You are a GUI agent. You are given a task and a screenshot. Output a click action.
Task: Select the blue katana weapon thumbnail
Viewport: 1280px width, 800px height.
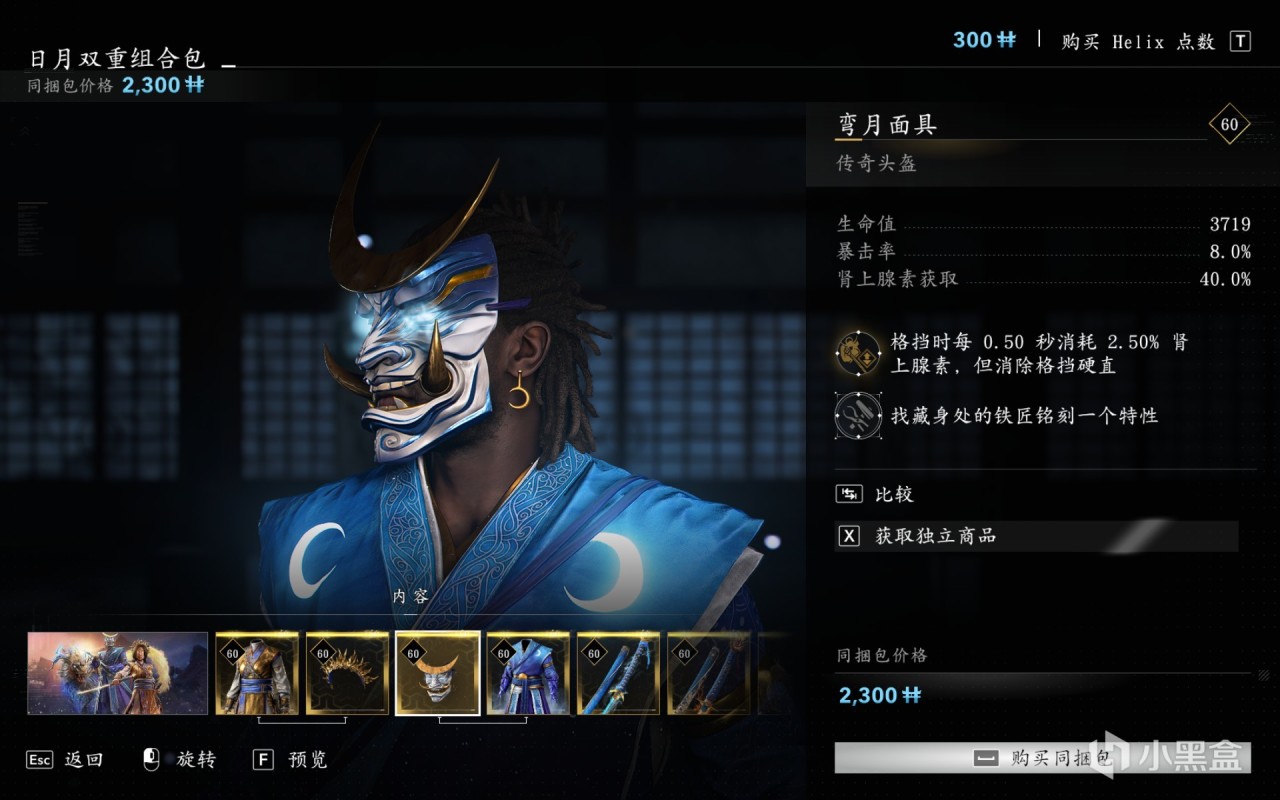tap(618, 673)
